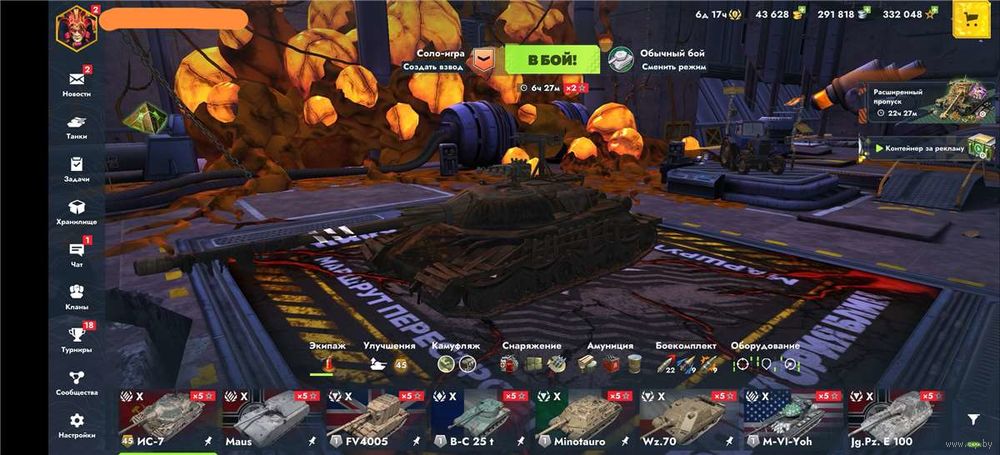Open the Хранилище storage menu
Image resolution: width=1000 pixels, height=455 pixels.
(x=76, y=211)
